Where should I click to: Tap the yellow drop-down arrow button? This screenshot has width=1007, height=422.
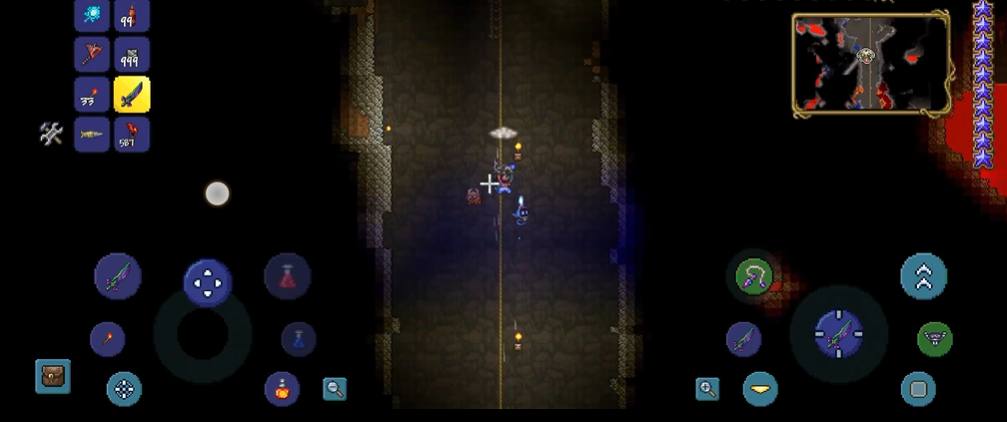coord(760,389)
